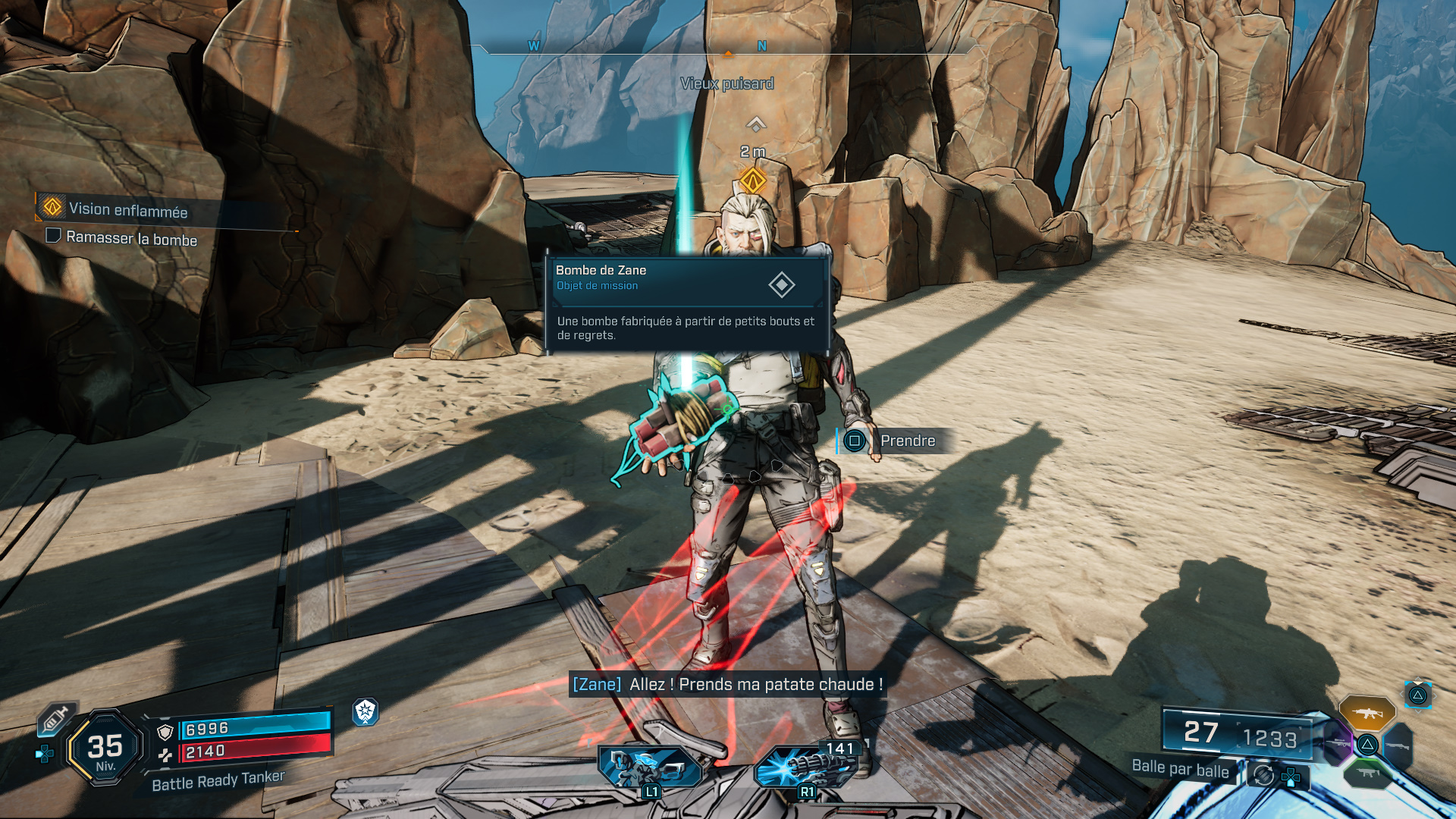
Task: Click the shield buff status icon
Action: 366,711
